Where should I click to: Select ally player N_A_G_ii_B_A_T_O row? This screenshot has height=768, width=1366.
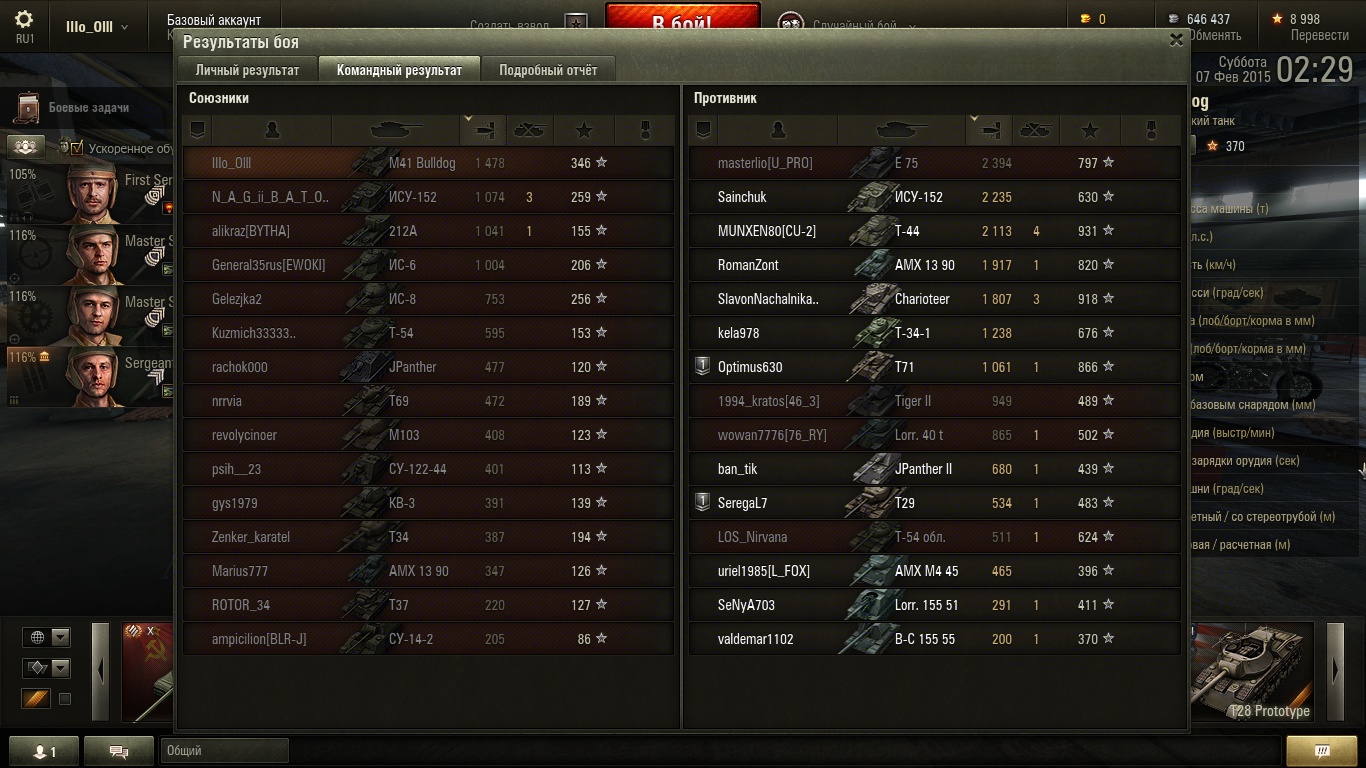[428, 197]
